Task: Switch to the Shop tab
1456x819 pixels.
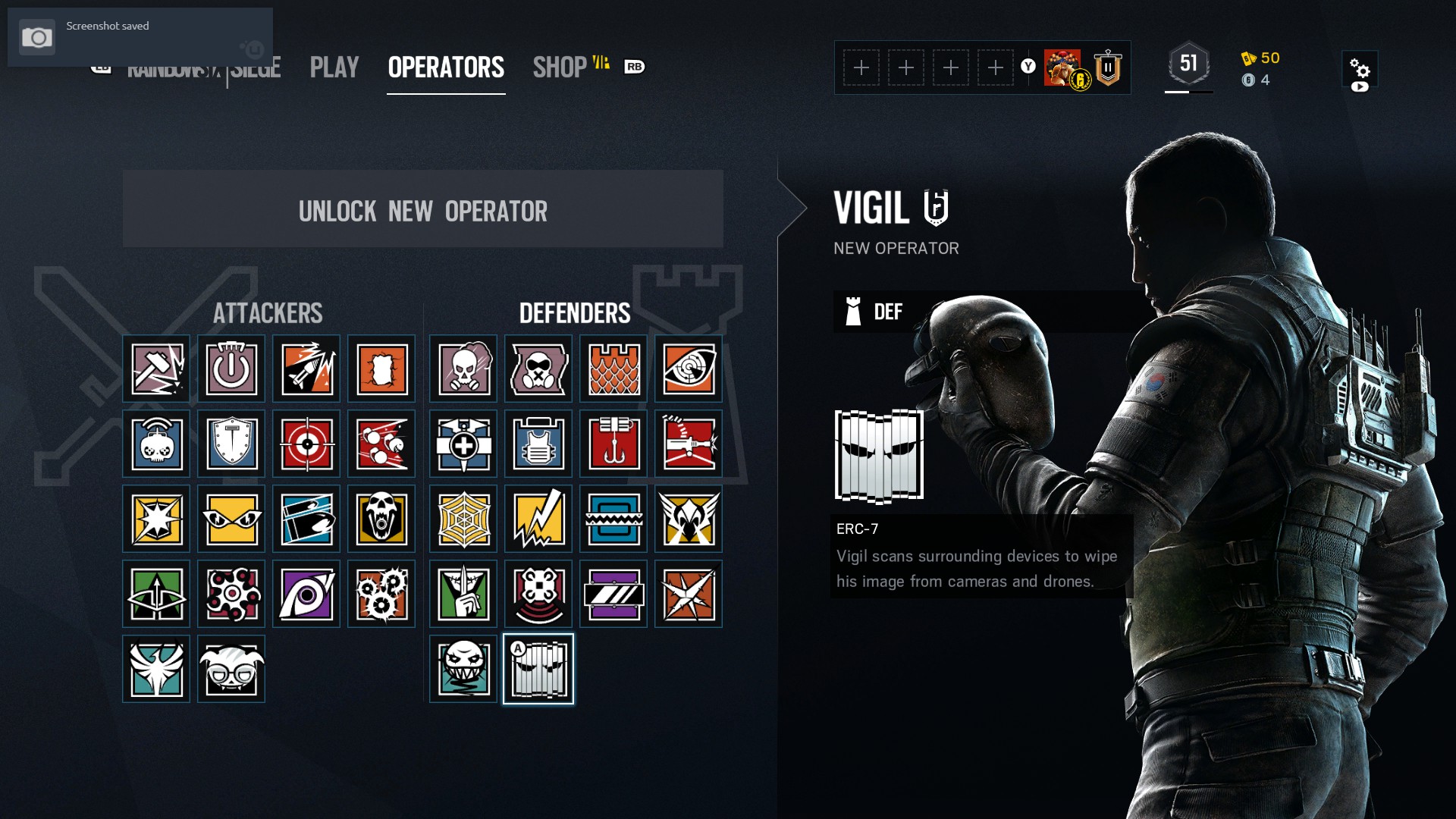Action: click(560, 67)
